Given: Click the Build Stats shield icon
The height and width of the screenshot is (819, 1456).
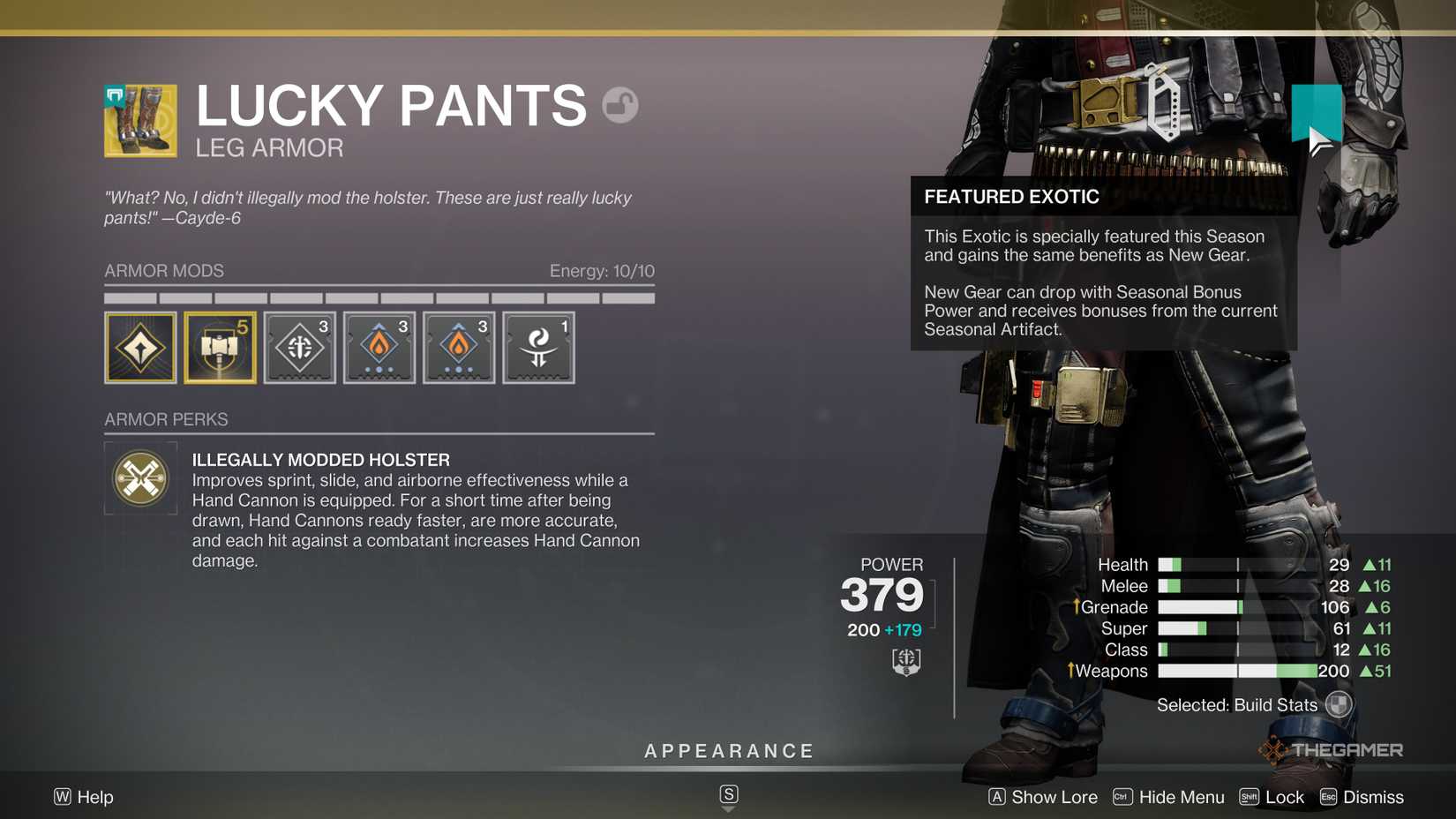Looking at the screenshot, I should point(1339,704).
